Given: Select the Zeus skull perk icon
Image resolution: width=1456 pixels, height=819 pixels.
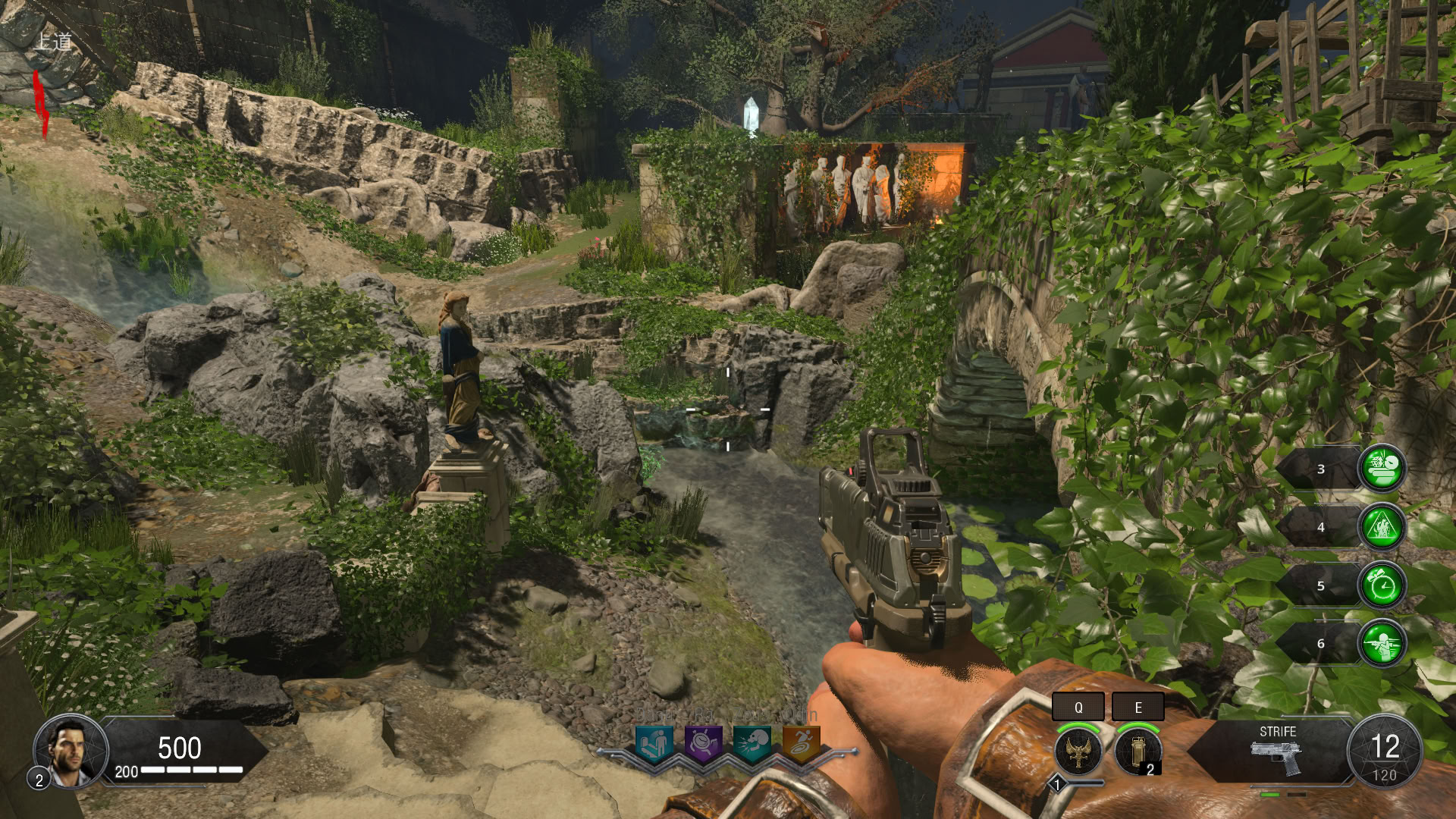Looking at the screenshot, I should pyautogui.click(x=752, y=743).
